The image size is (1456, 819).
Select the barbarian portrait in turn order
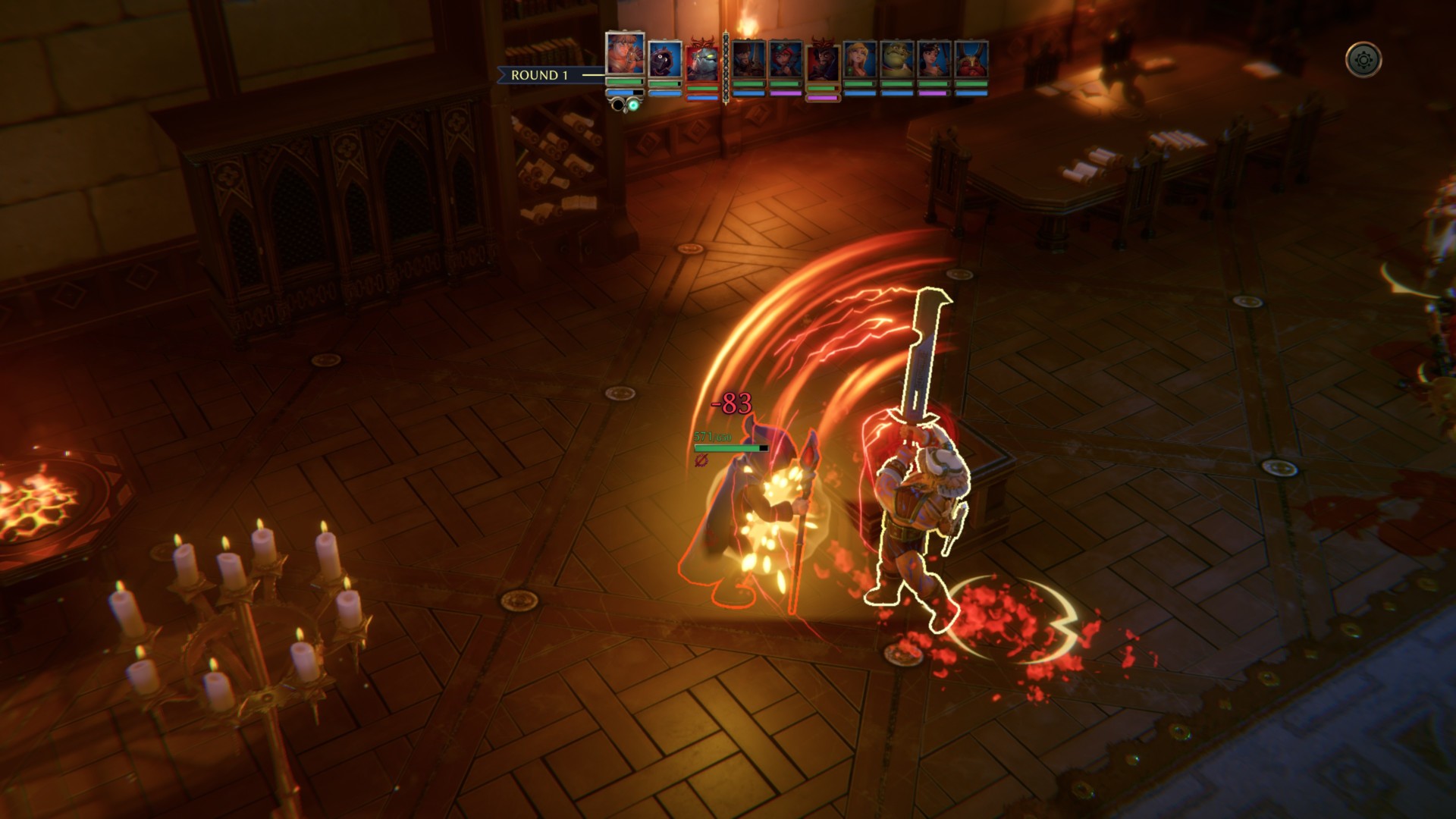pos(625,55)
